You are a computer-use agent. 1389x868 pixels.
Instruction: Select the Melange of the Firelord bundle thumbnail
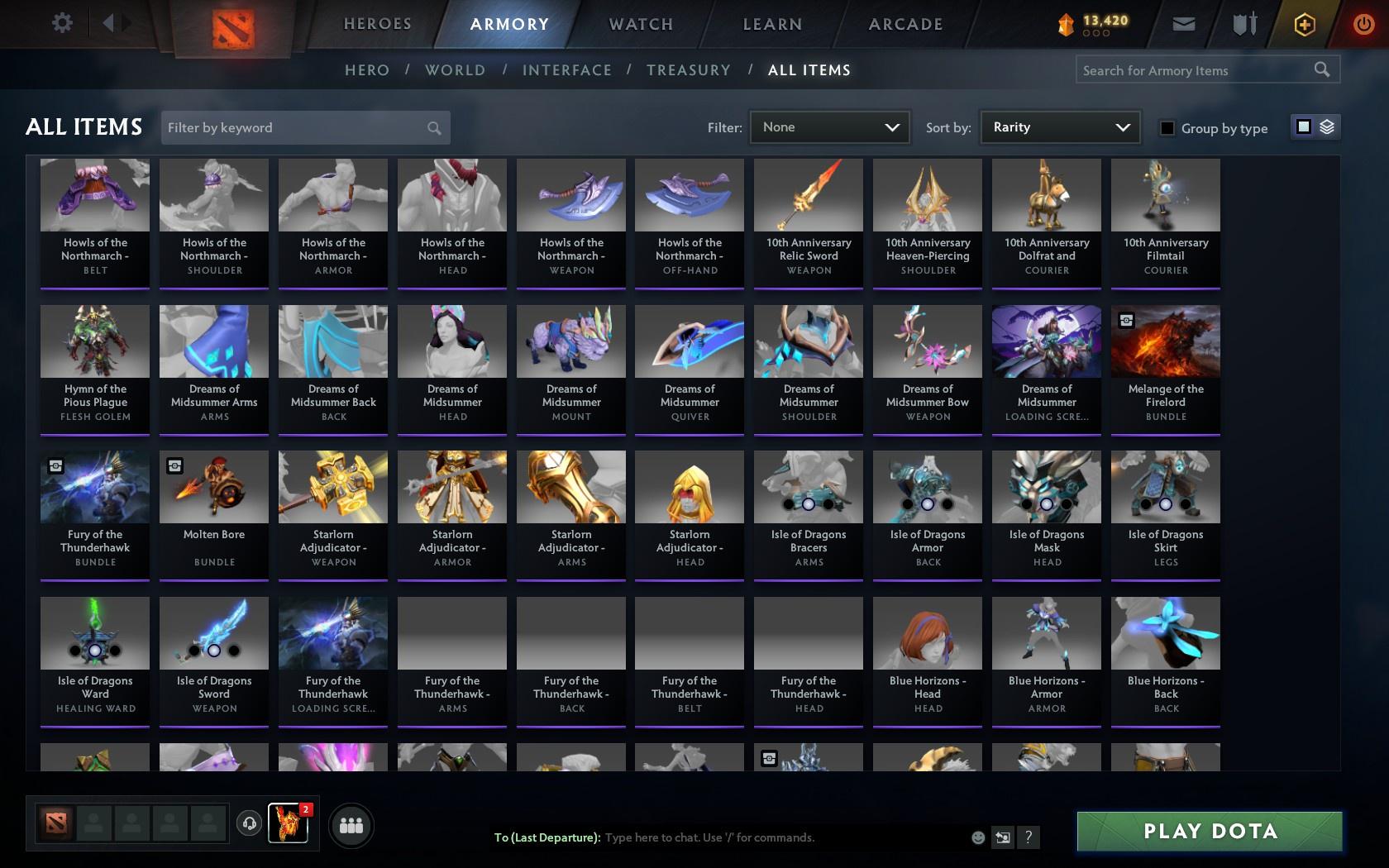point(1165,340)
